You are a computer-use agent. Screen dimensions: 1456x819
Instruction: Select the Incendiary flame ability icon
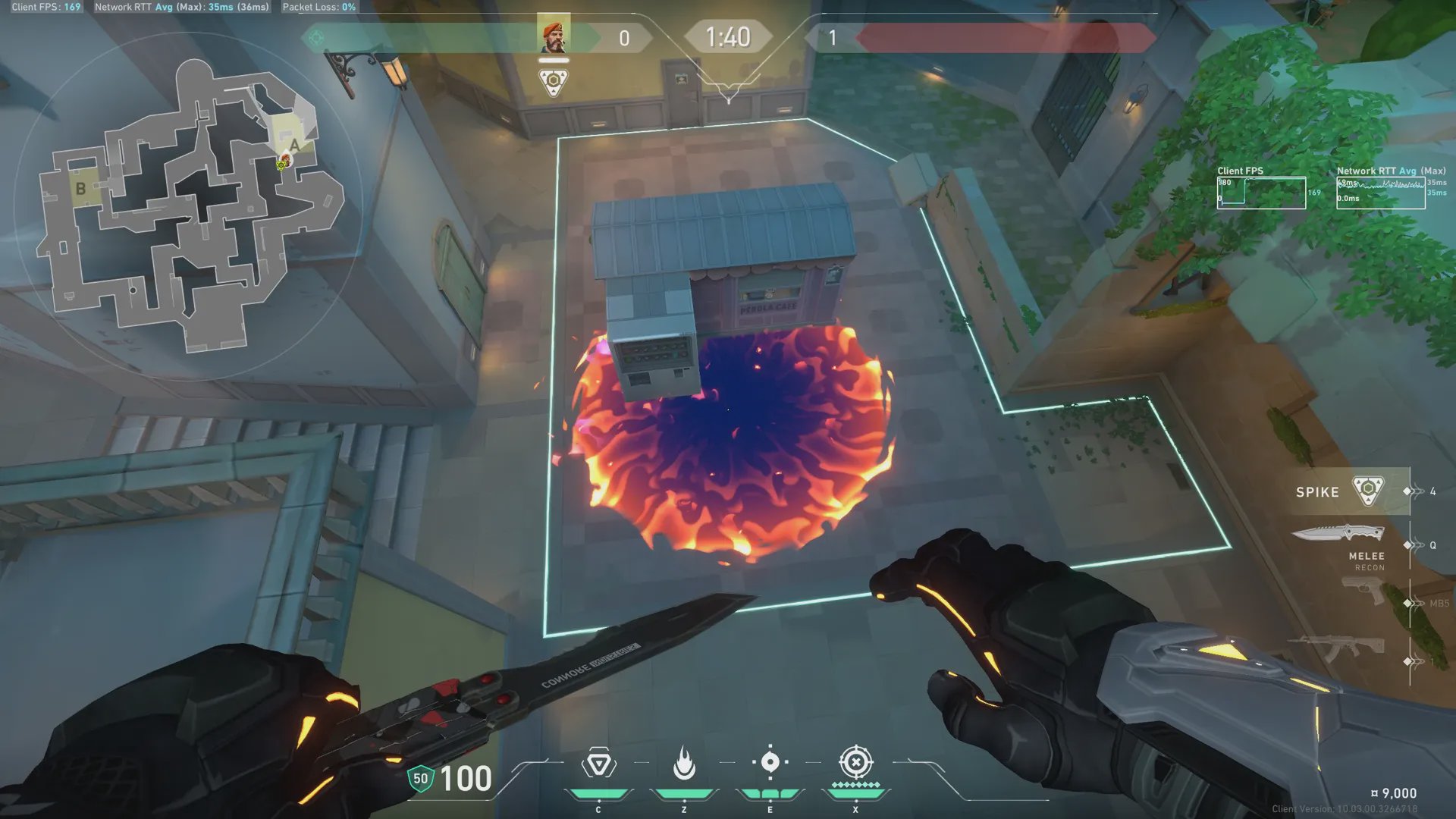pos(684,763)
